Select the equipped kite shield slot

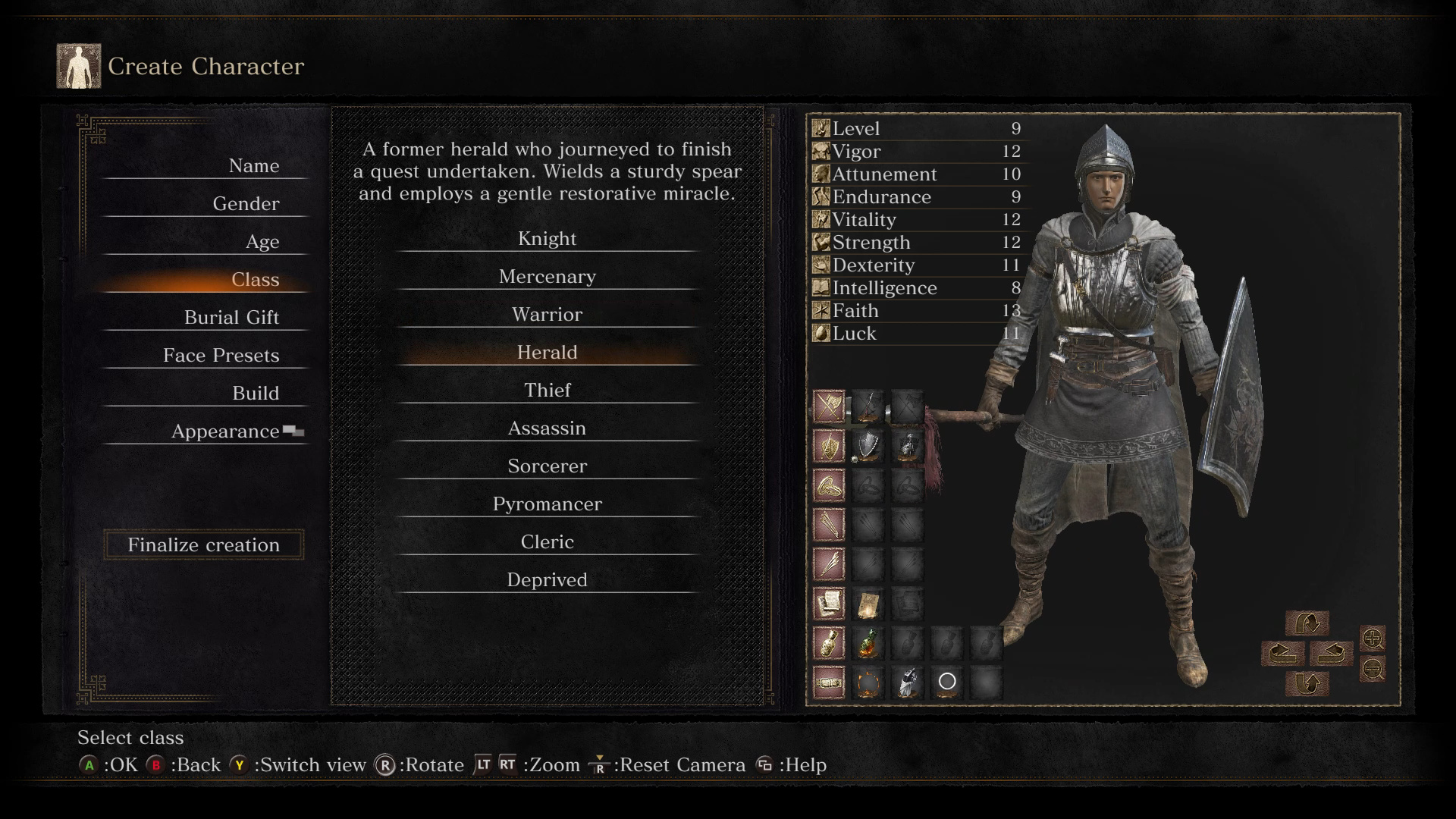(x=868, y=447)
